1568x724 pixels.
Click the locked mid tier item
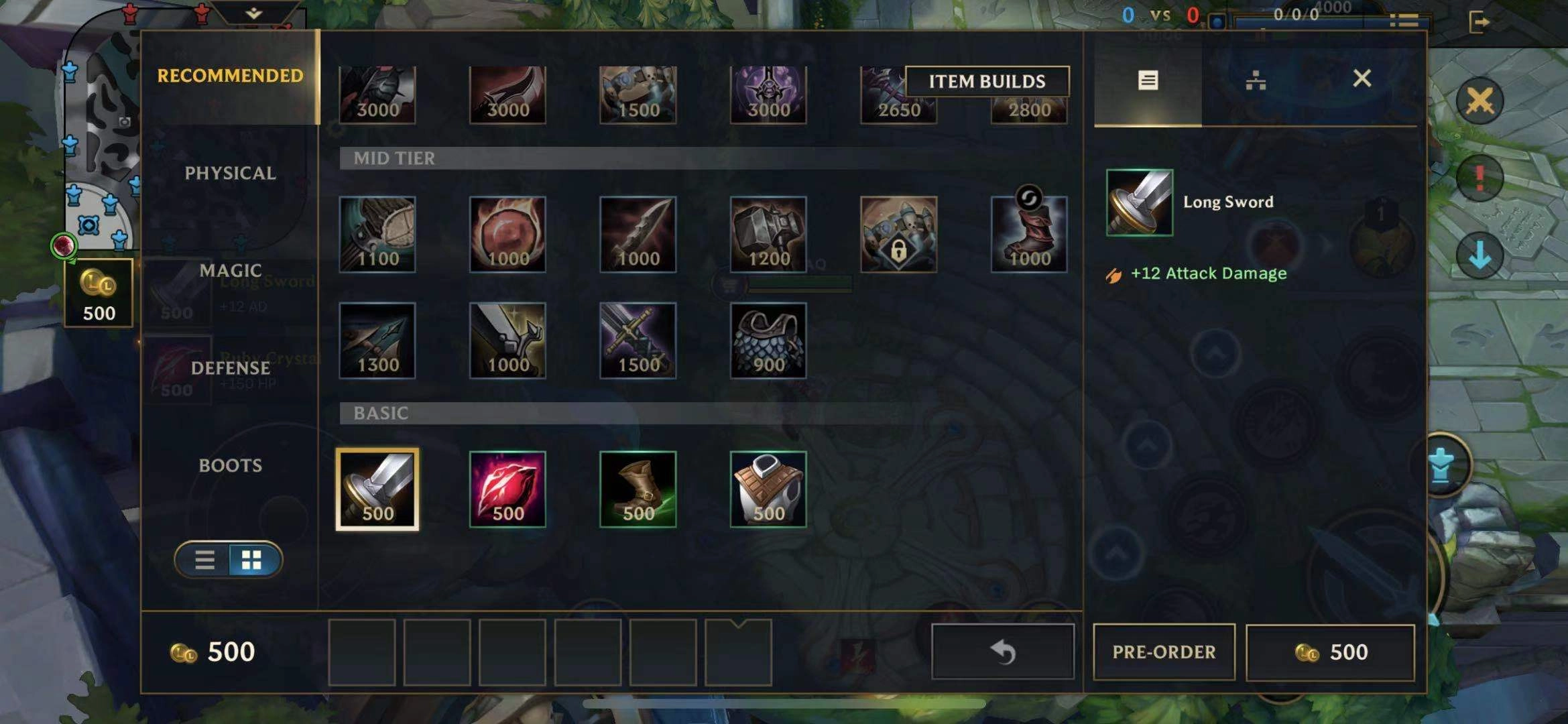898,233
